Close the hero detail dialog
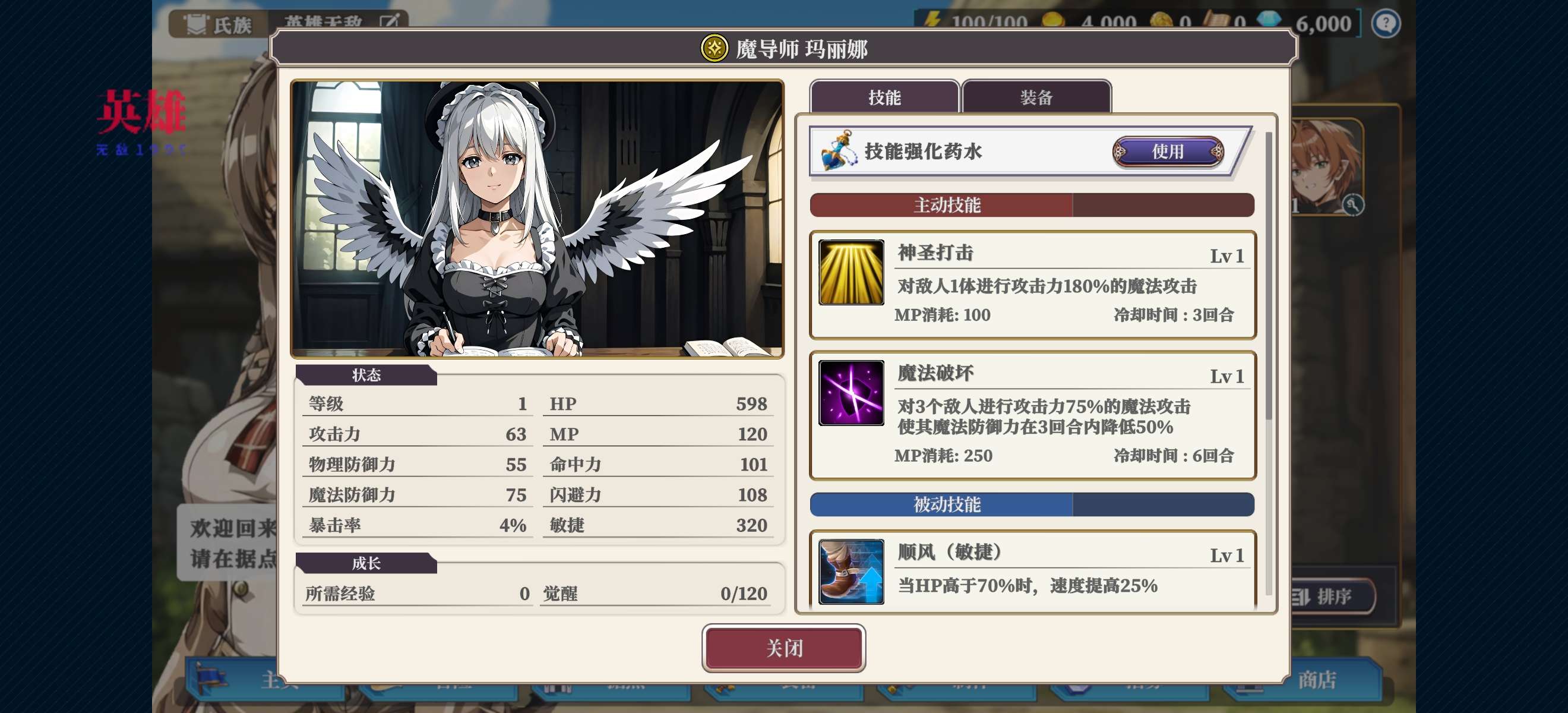Viewport: 1568px width, 713px height. pos(783,648)
